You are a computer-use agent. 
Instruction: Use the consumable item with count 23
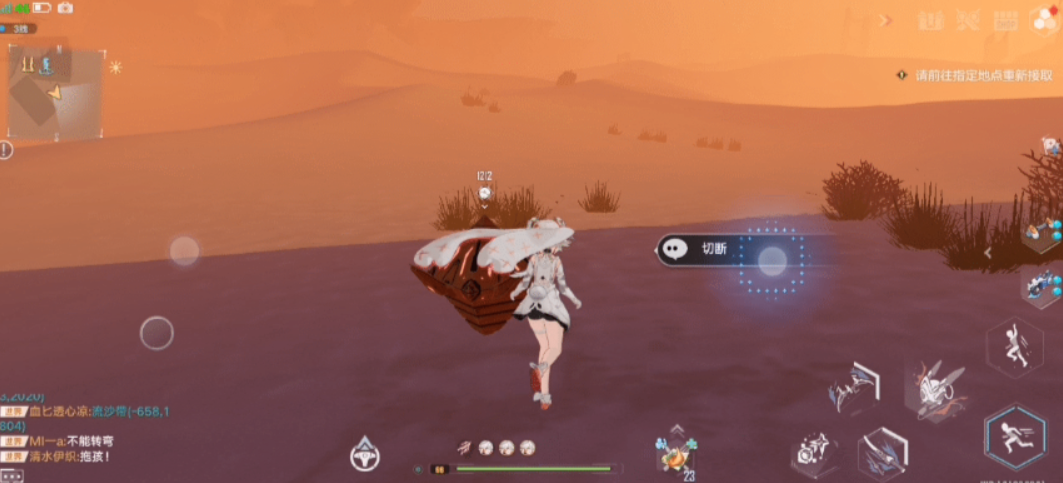[675, 455]
